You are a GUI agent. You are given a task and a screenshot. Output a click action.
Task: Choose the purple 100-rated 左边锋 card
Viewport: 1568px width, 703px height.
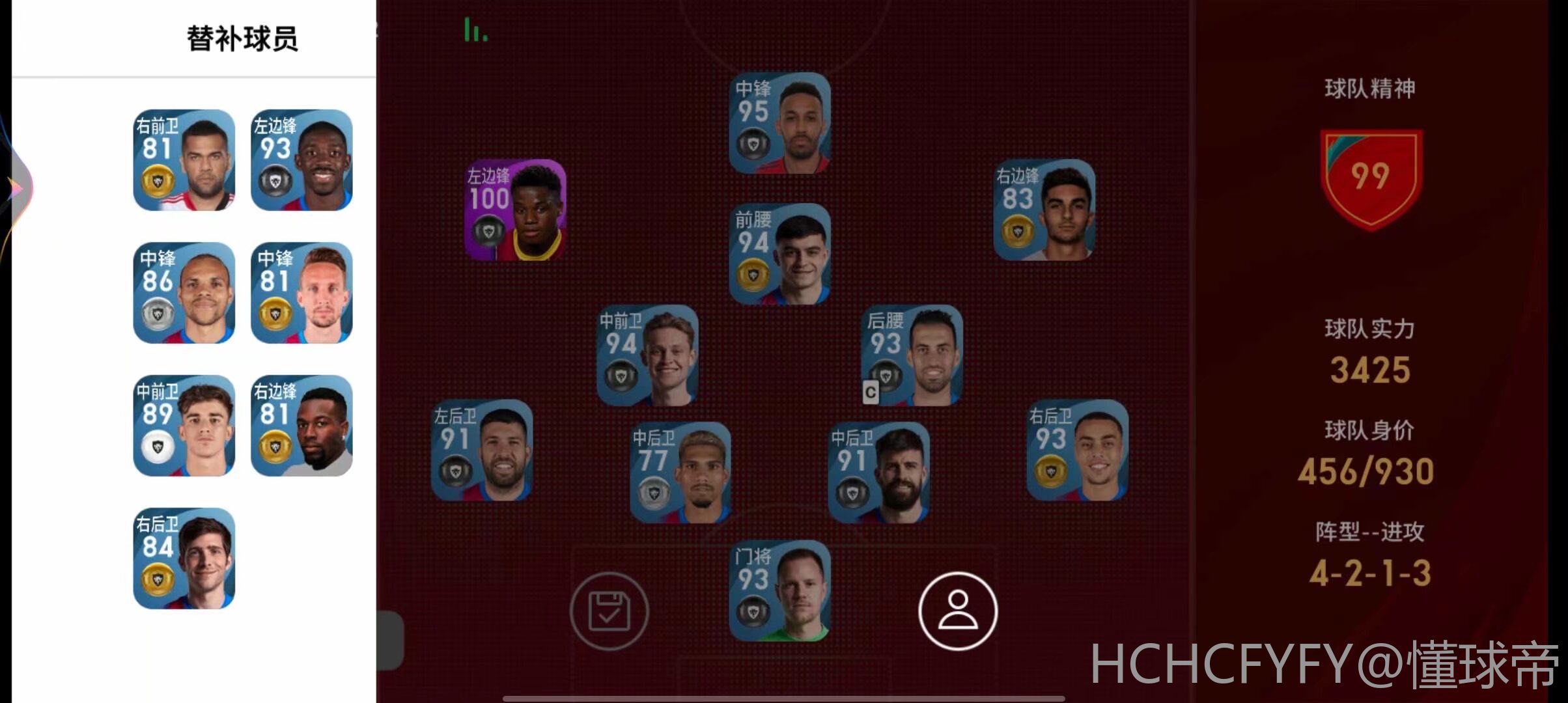point(515,210)
